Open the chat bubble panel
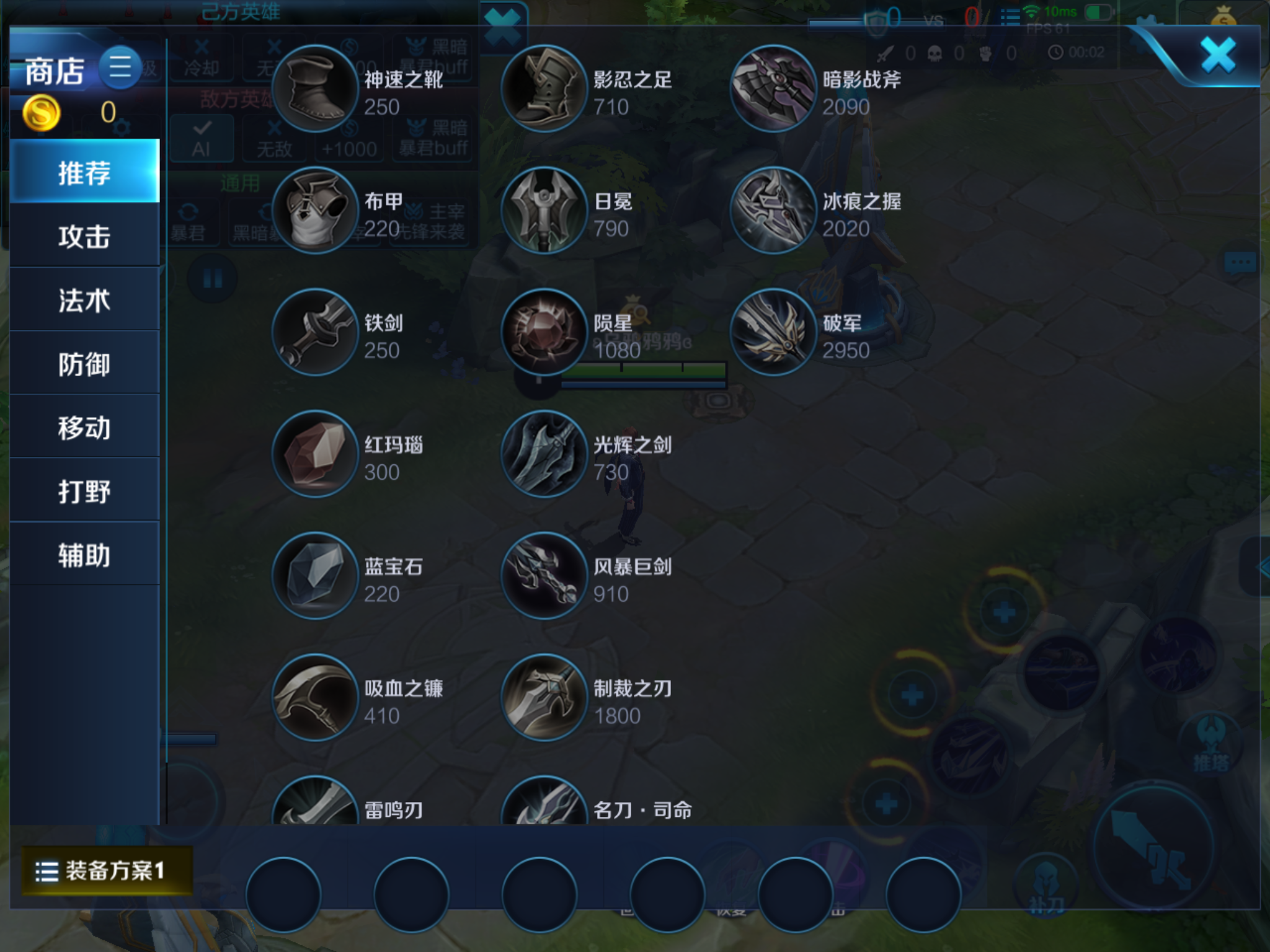 pos(1240,262)
